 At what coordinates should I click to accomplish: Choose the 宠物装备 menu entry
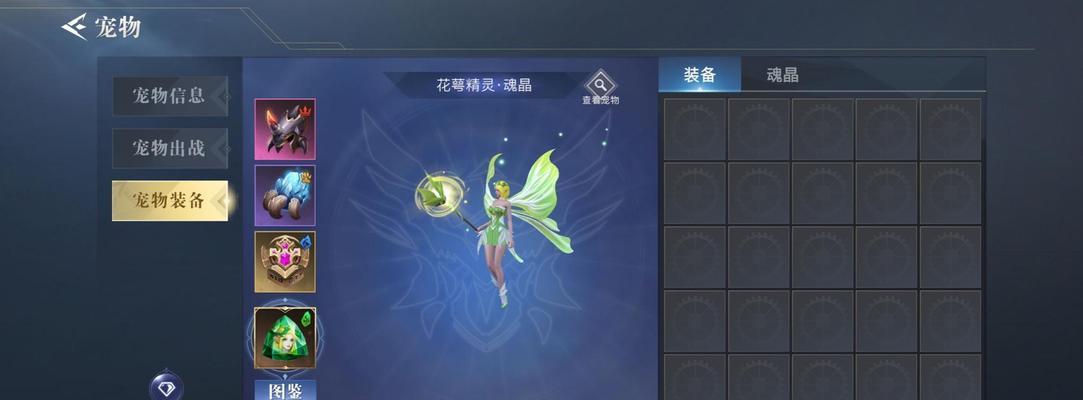tap(169, 200)
